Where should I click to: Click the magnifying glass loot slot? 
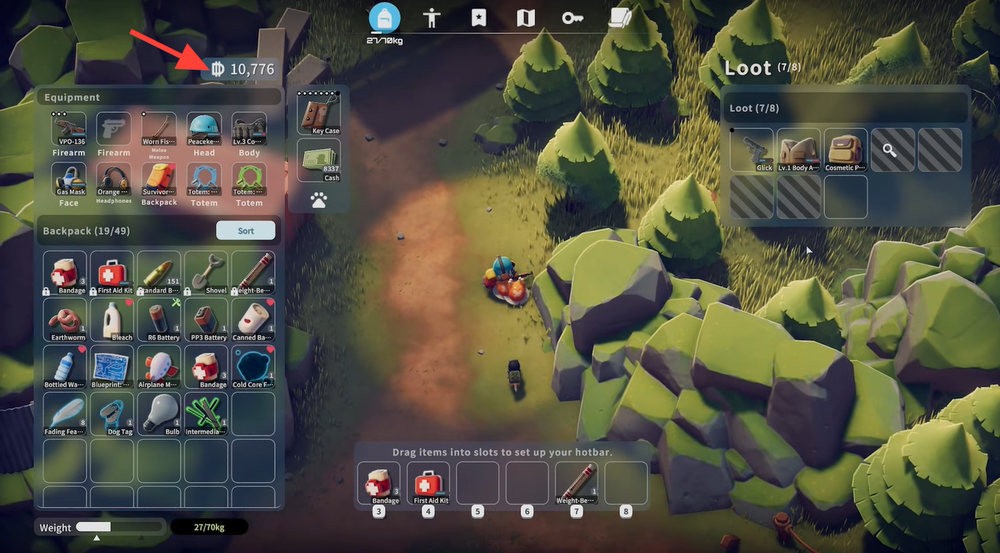pos(893,149)
